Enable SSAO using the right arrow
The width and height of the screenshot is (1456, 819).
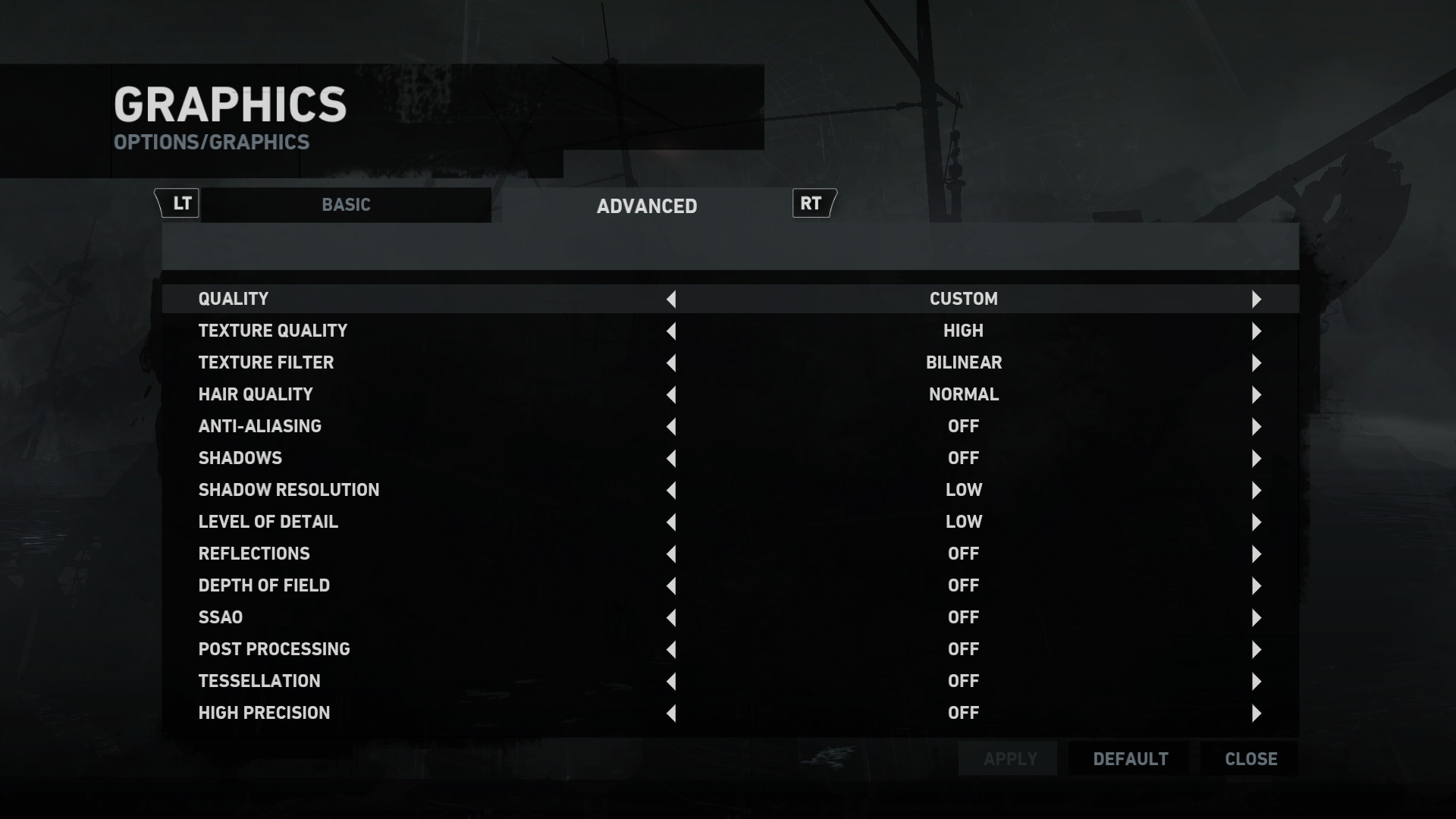coord(1257,618)
